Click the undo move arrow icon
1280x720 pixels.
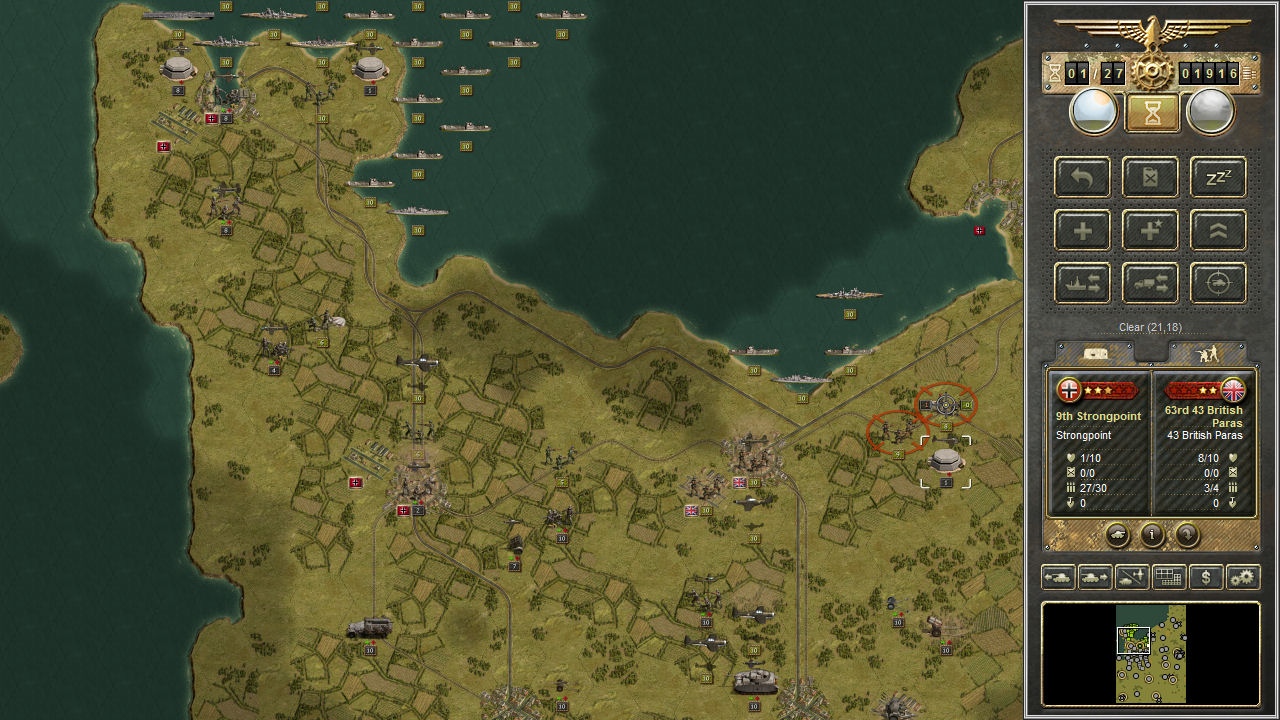pos(1081,177)
